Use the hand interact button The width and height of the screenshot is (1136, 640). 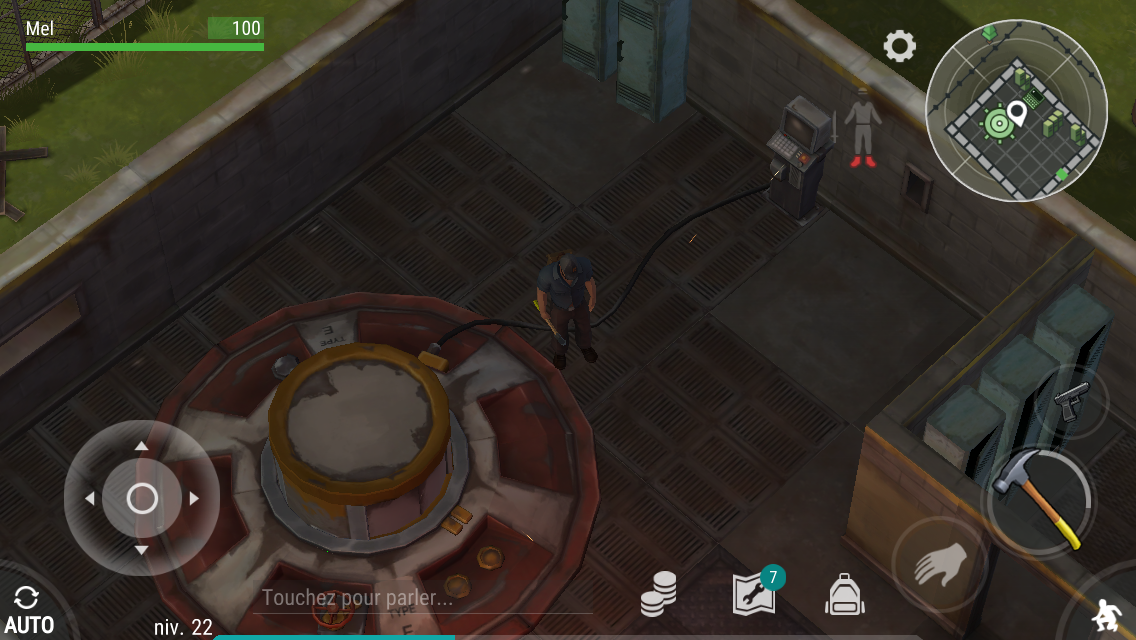[940, 566]
